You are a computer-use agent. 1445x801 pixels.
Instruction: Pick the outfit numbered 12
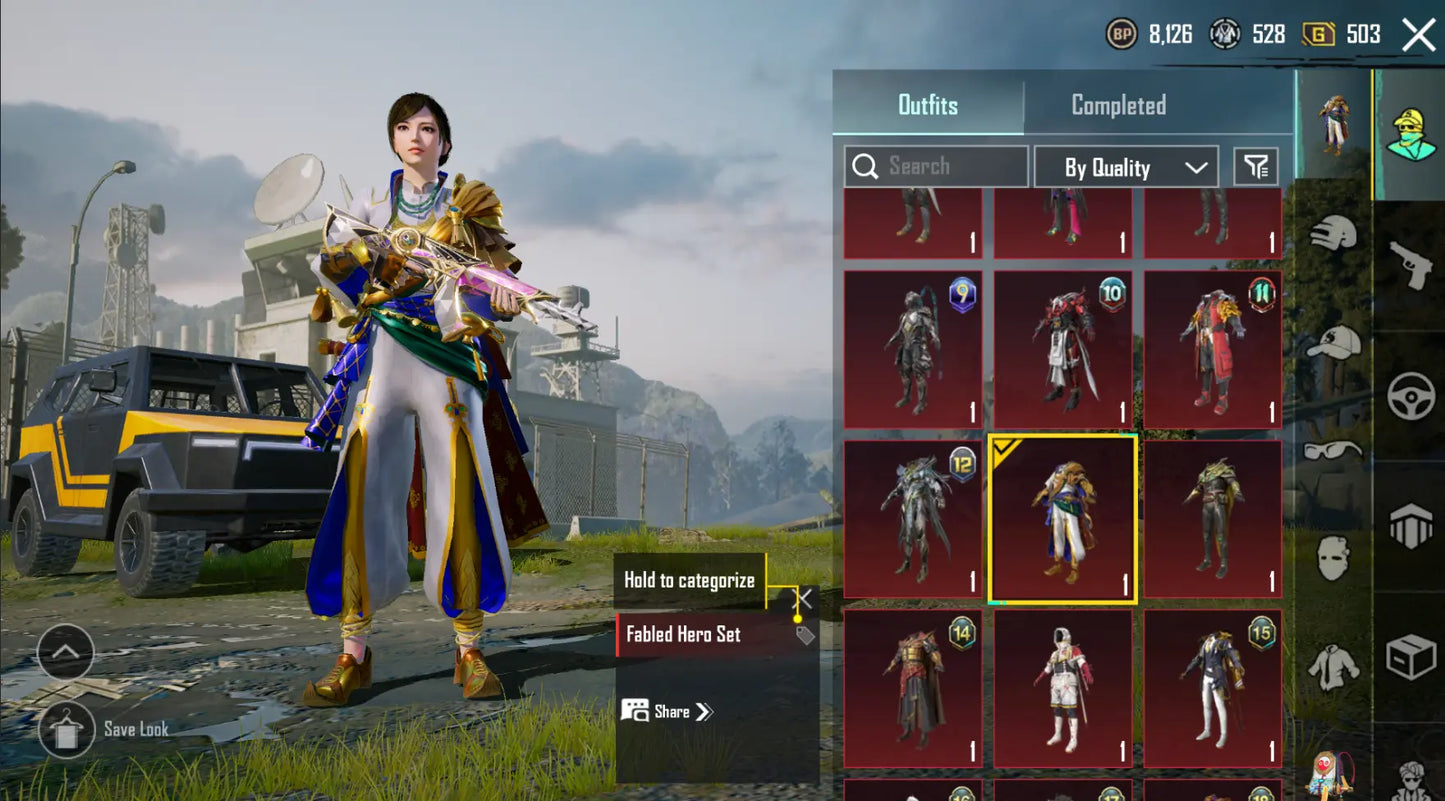[913, 520]
